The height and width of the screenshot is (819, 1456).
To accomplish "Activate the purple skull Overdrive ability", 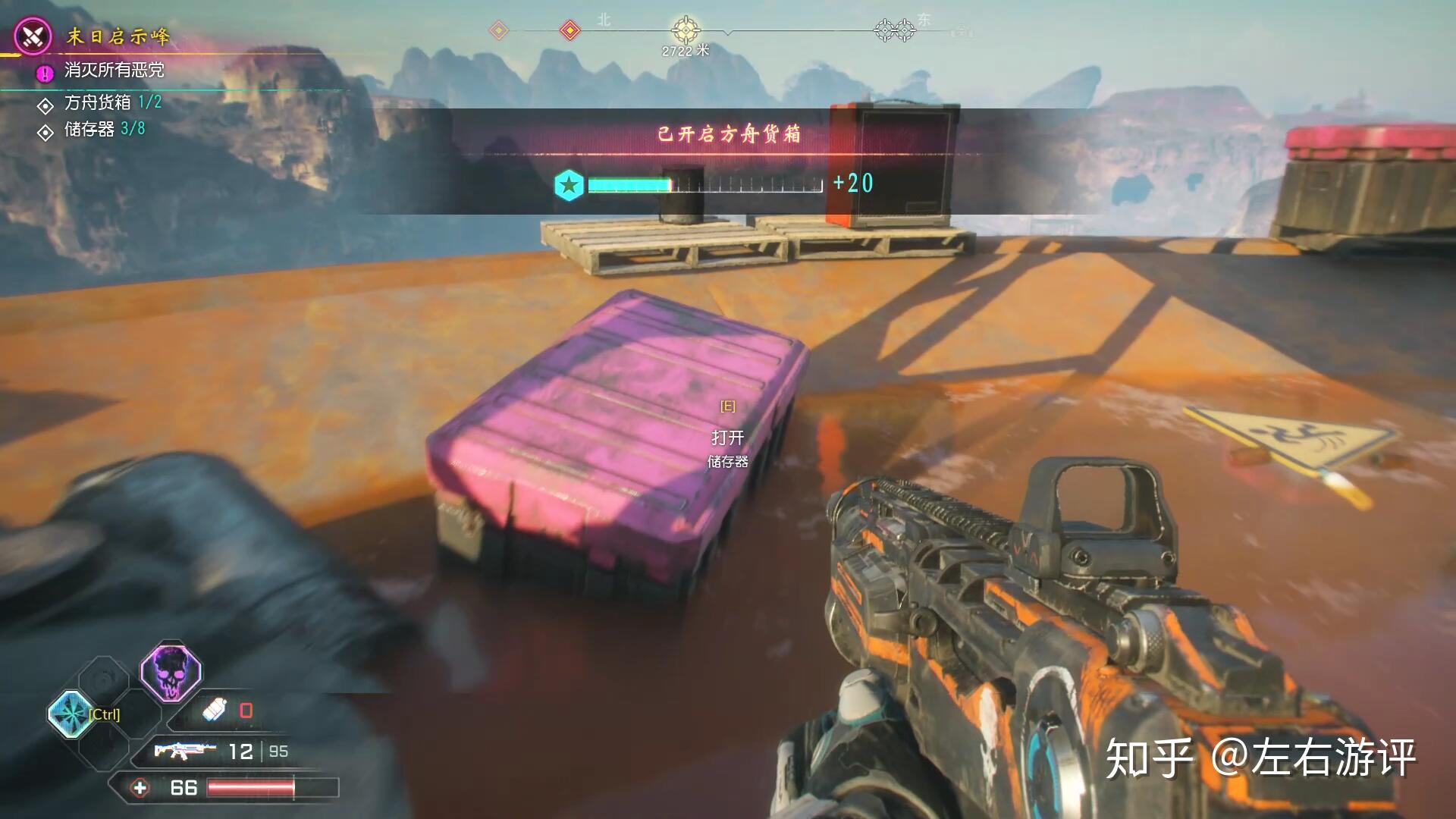I will pyautogui.click(x=171, y=672).
